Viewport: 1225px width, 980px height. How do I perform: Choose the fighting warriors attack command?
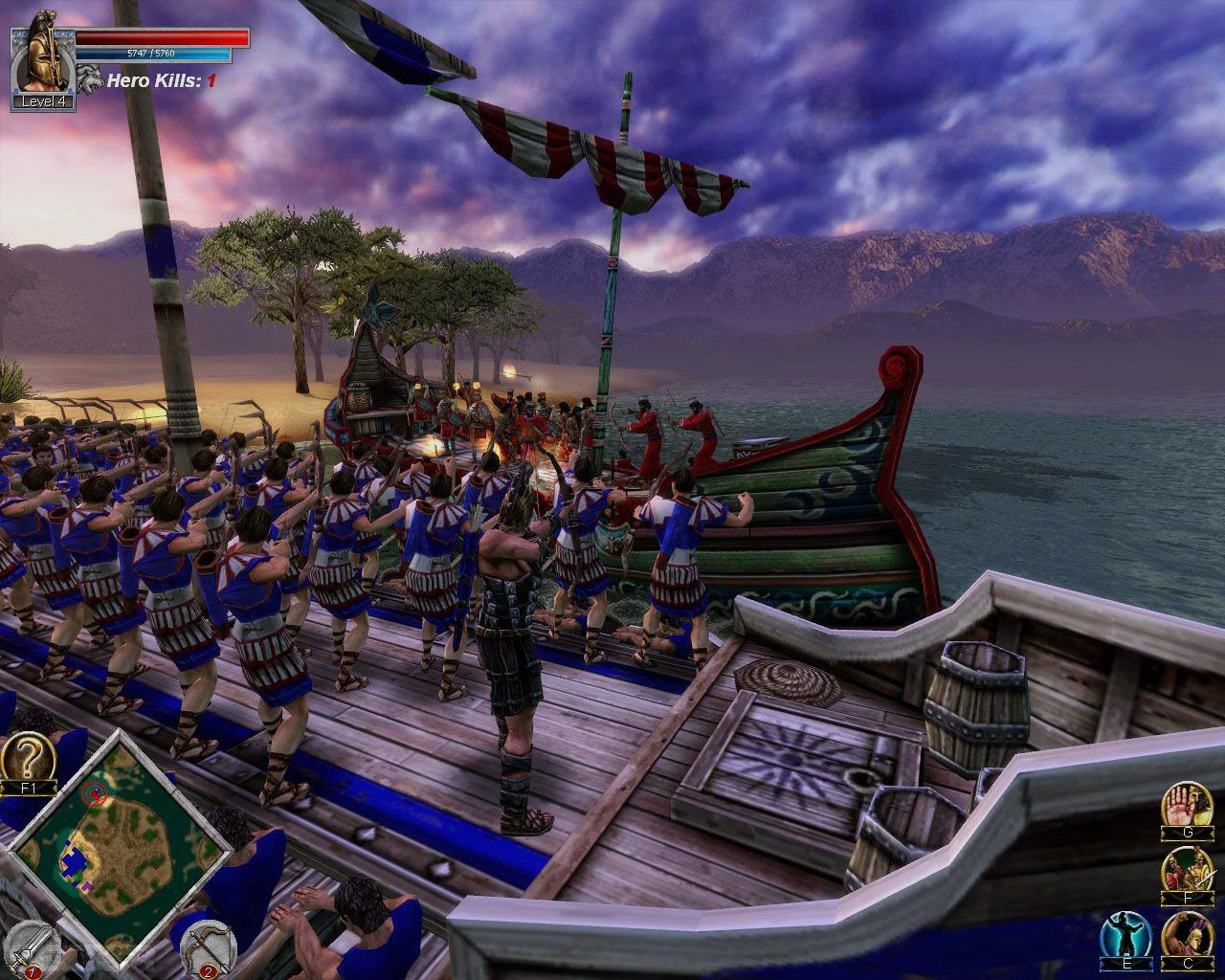[1185, 871]
